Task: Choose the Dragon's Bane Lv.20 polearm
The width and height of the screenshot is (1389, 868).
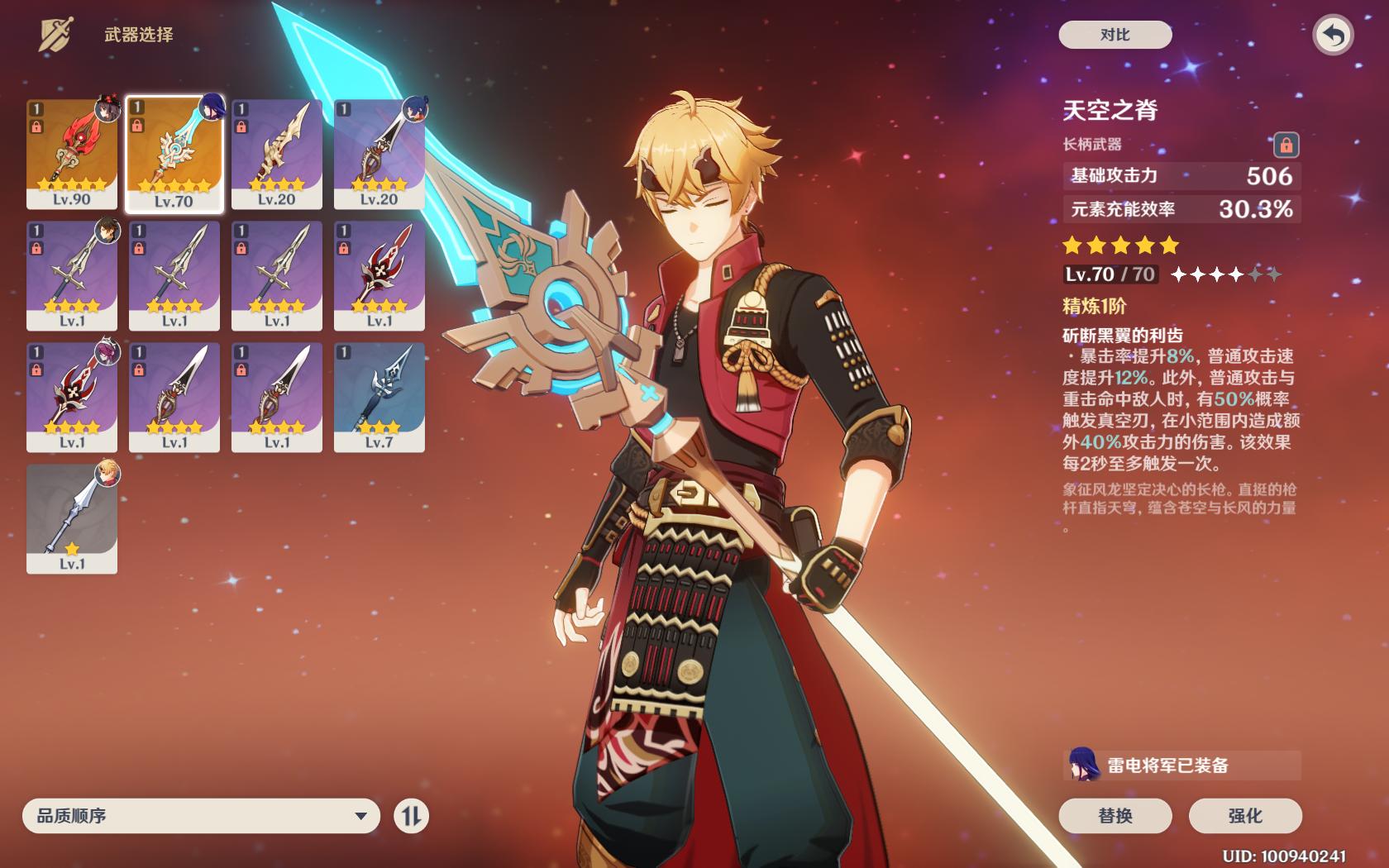Action: pos(277,154)
